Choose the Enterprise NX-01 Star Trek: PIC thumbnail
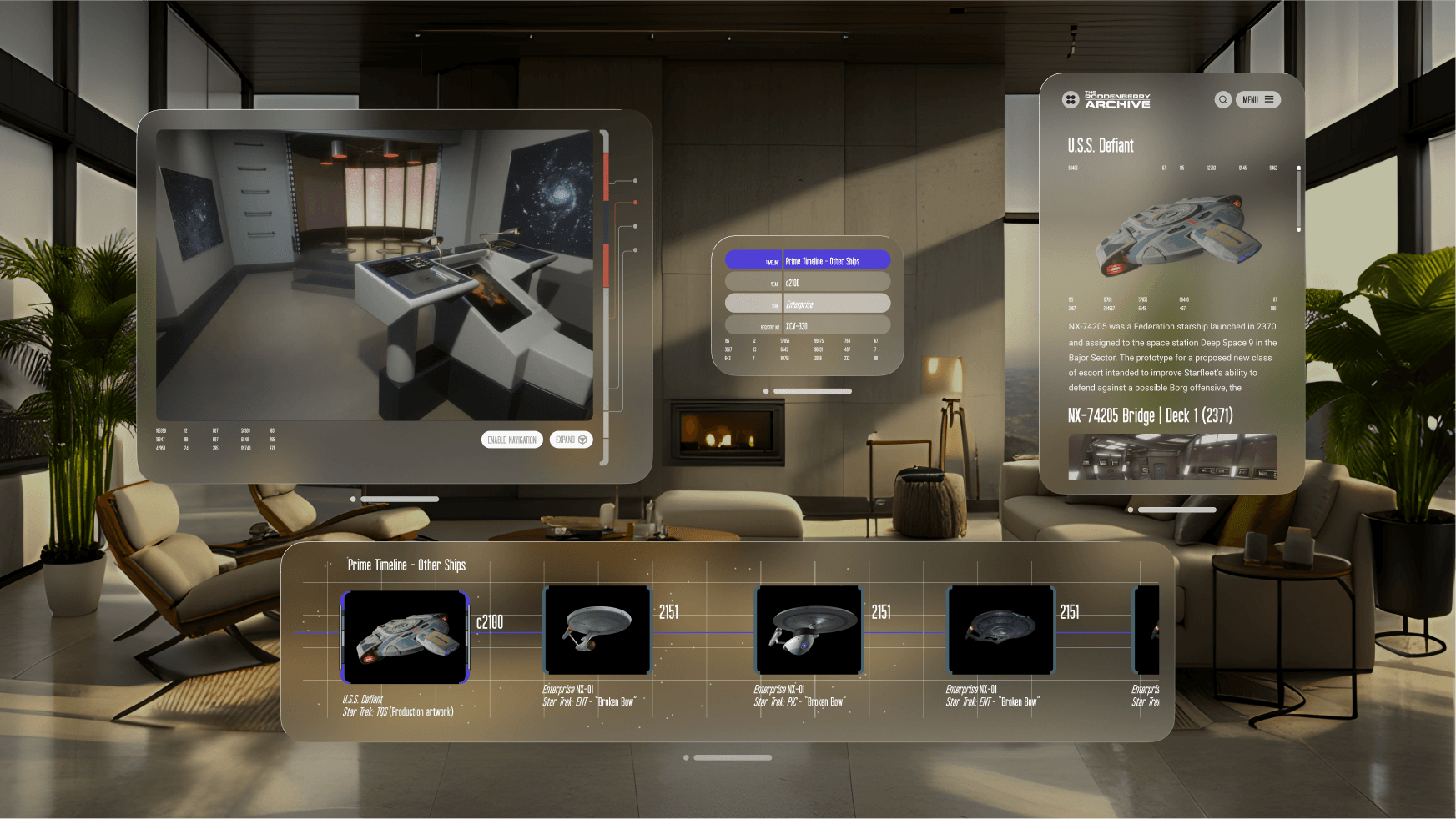This screenshot has height=819, width=1456. (x=809, y=631)
